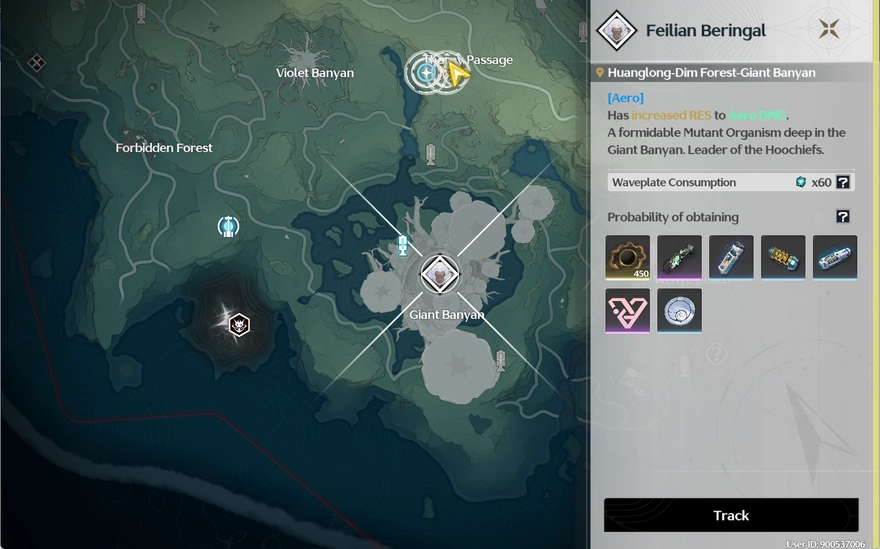880x549 pixels.
Task: Close the Feilian Beringal info panel
Action: pos(829,30)
